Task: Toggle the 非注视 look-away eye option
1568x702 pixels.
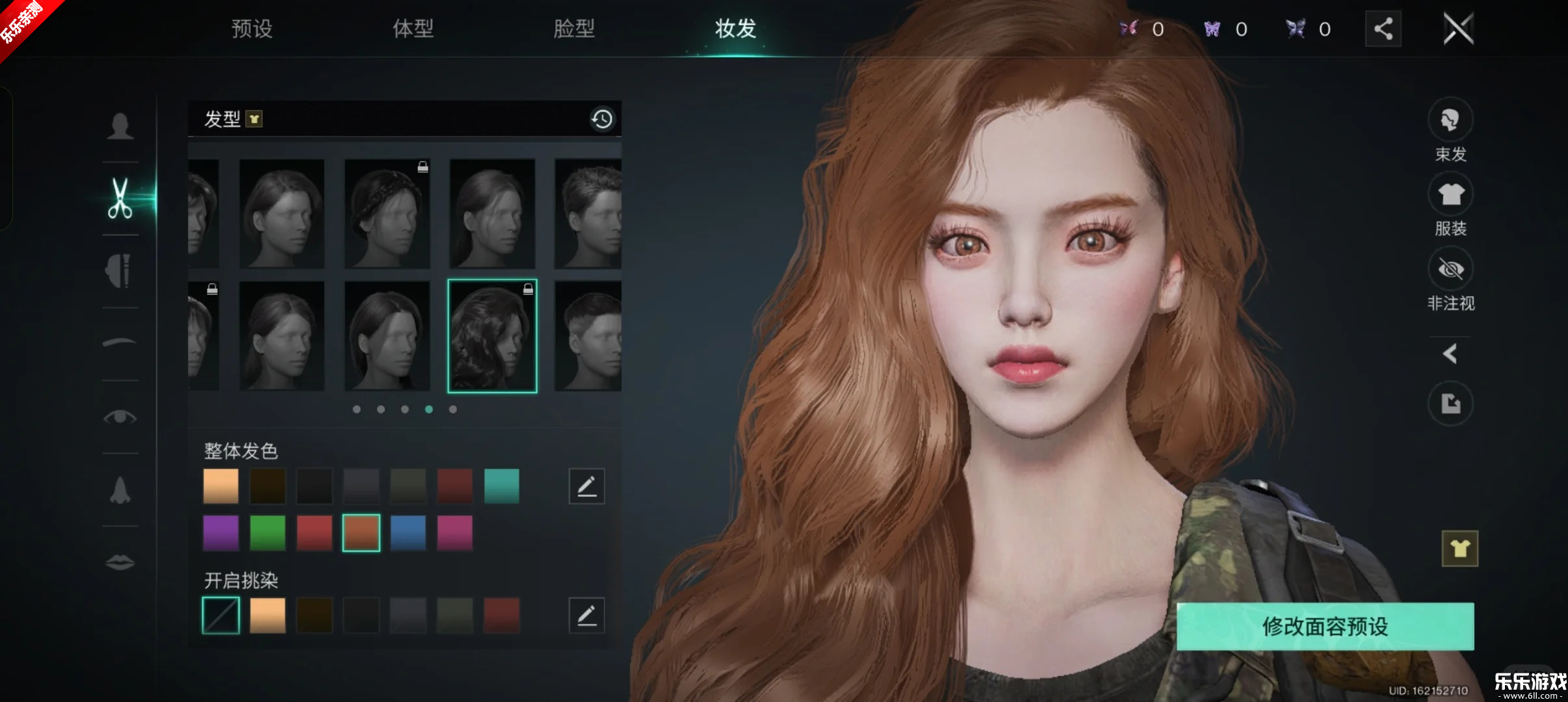Action: pos(1452,269)
